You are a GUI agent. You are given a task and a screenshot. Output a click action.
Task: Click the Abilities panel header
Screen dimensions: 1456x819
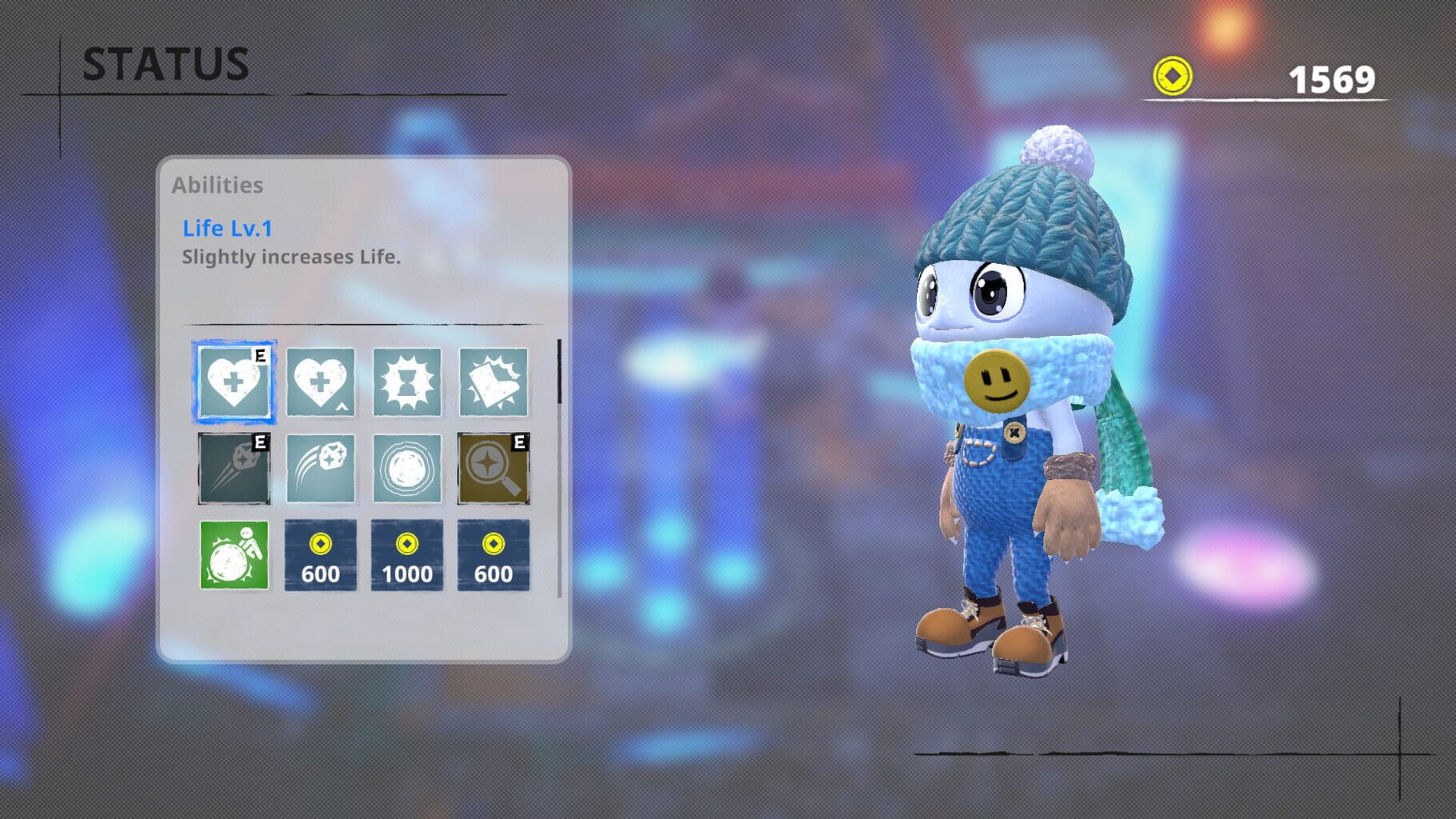(x=218, y=185)
